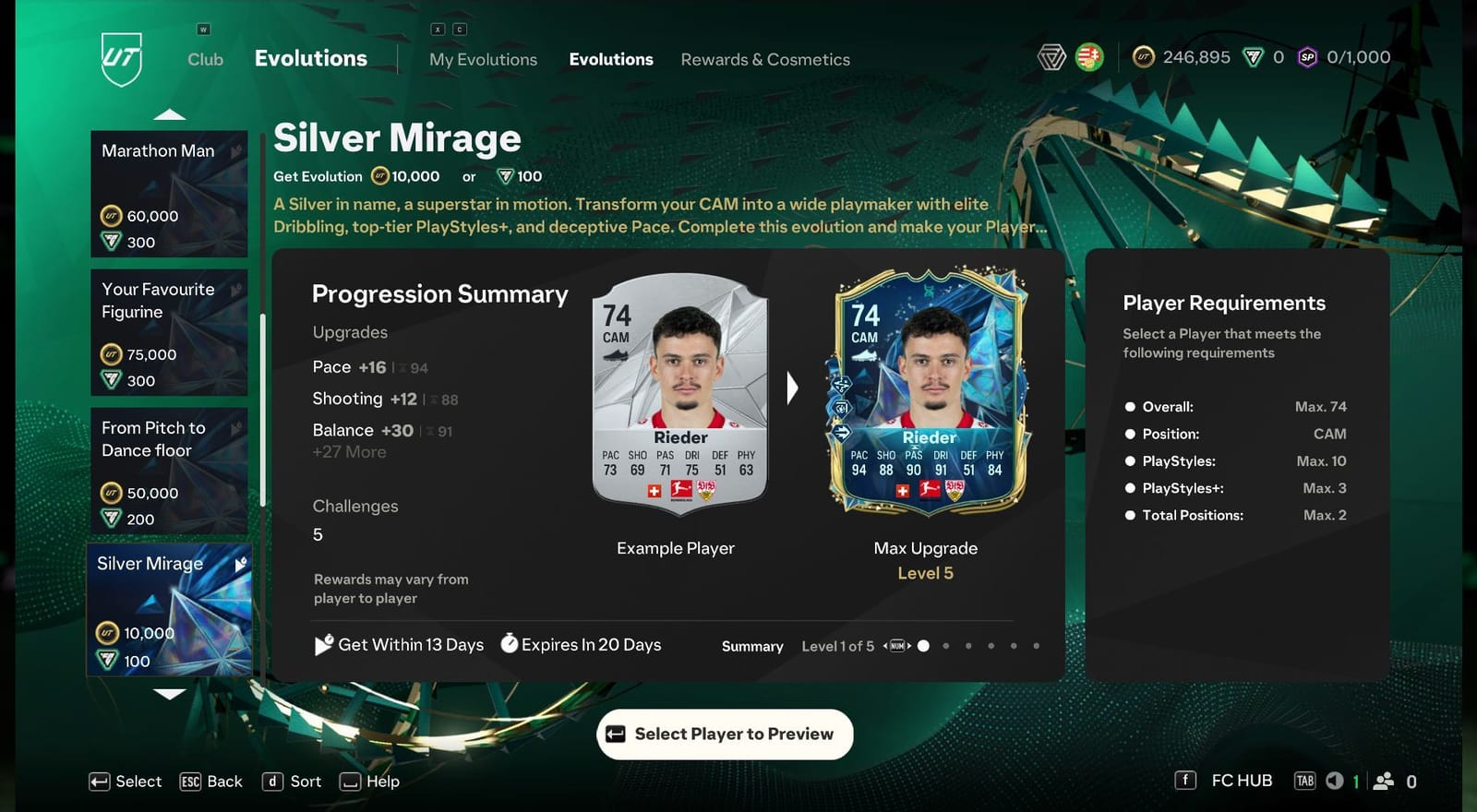This screenshot has width=1477, height=812.
Task: Click the notification speaker icon in the bottom bar
Action: (x=1333, y=781)
